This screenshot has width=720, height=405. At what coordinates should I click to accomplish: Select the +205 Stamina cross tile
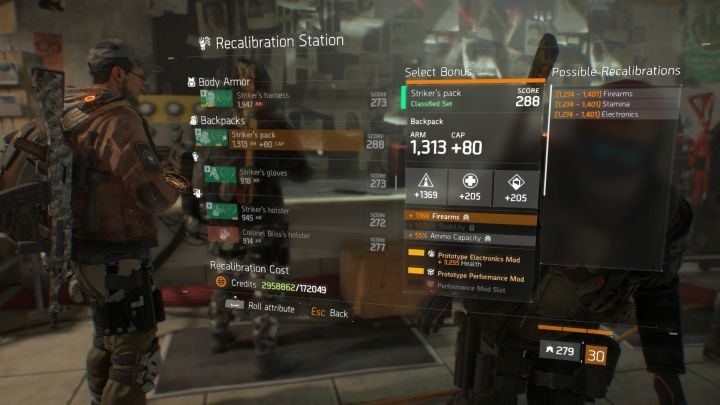[472, 187]
